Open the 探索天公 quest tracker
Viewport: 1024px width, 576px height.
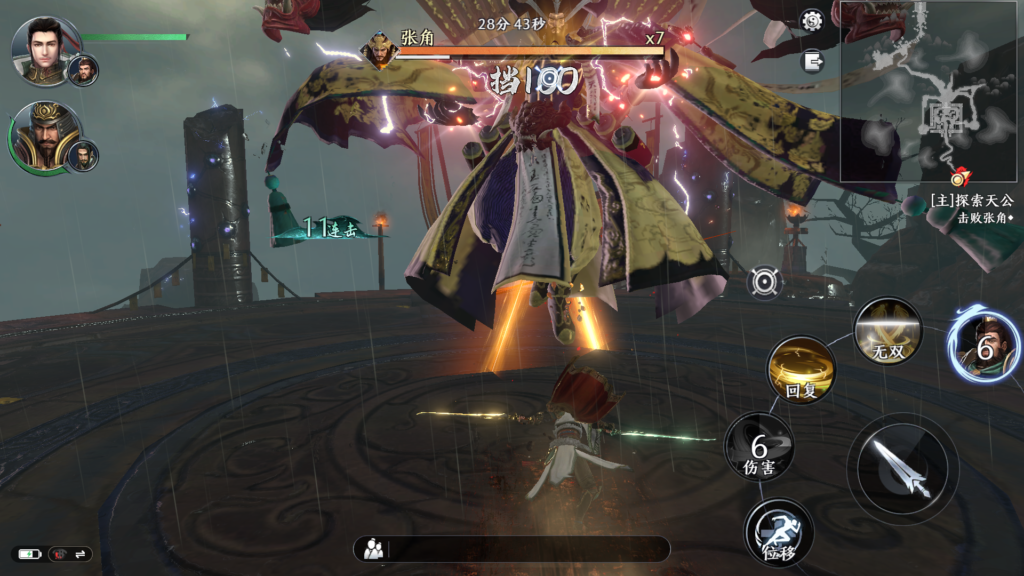point(968,208)
